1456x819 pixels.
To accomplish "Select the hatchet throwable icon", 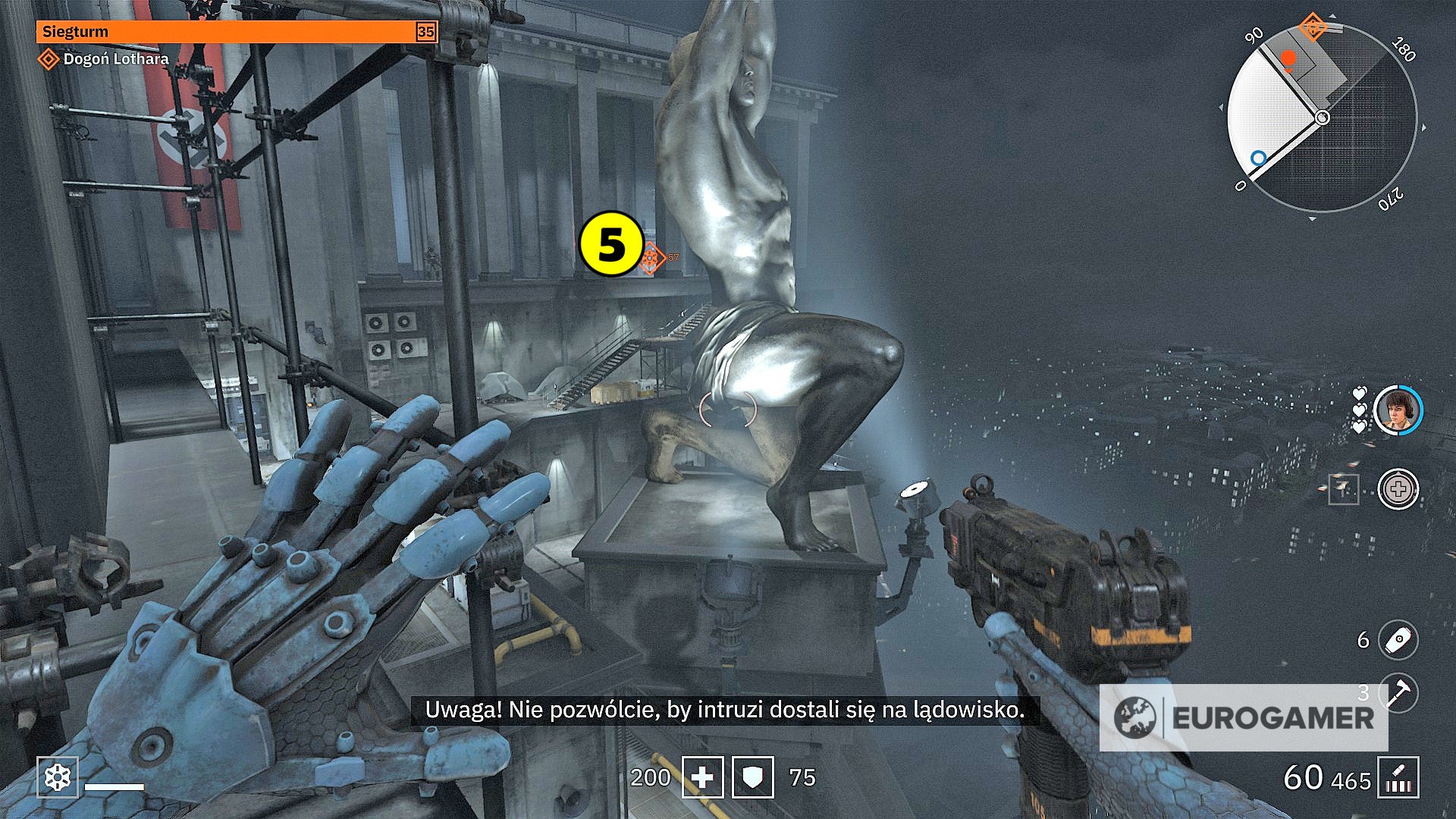I will pos(1401,695).
